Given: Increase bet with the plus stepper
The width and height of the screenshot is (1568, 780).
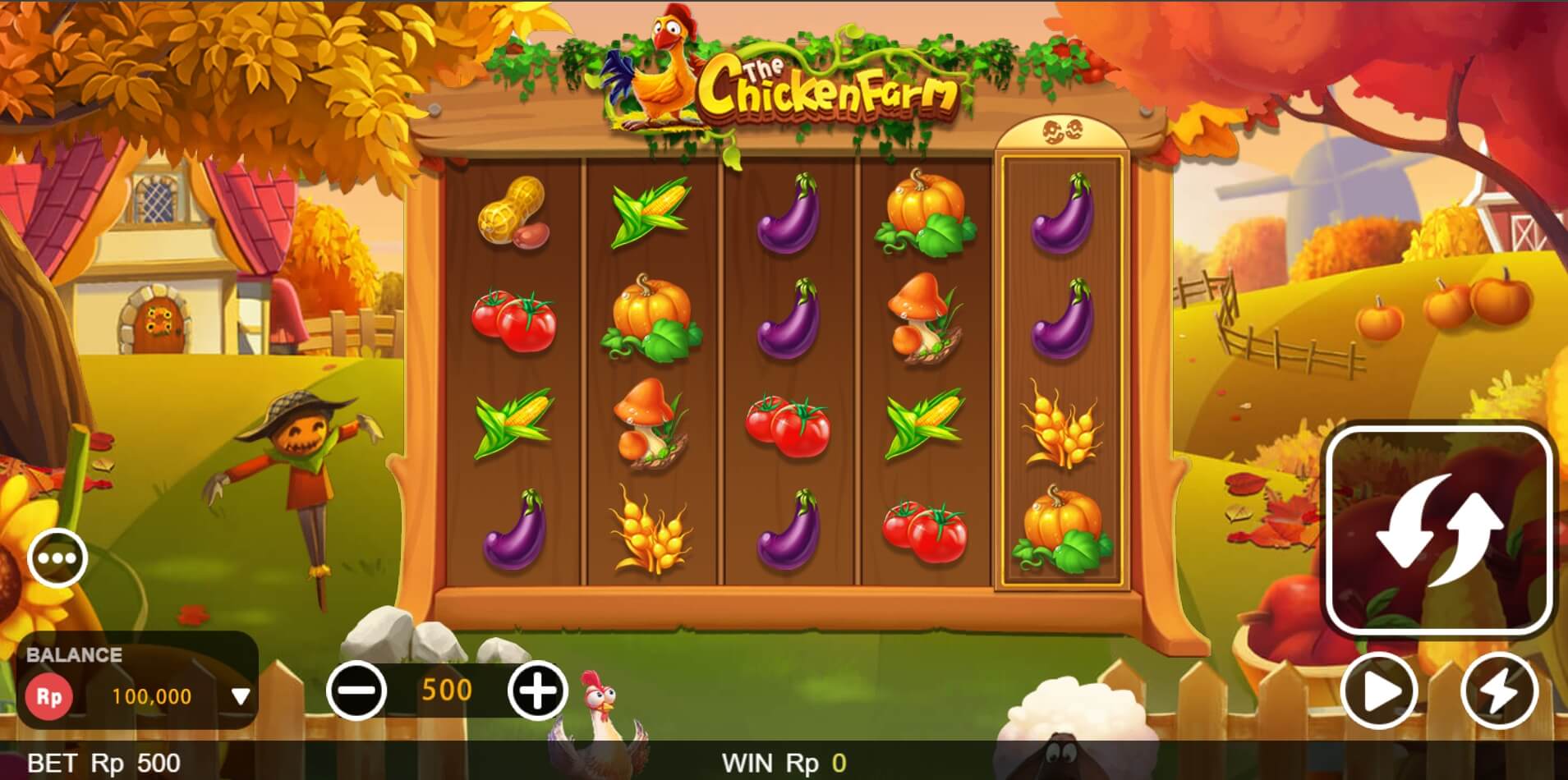Looking at the screenshot, I should (x=538, y=690).
